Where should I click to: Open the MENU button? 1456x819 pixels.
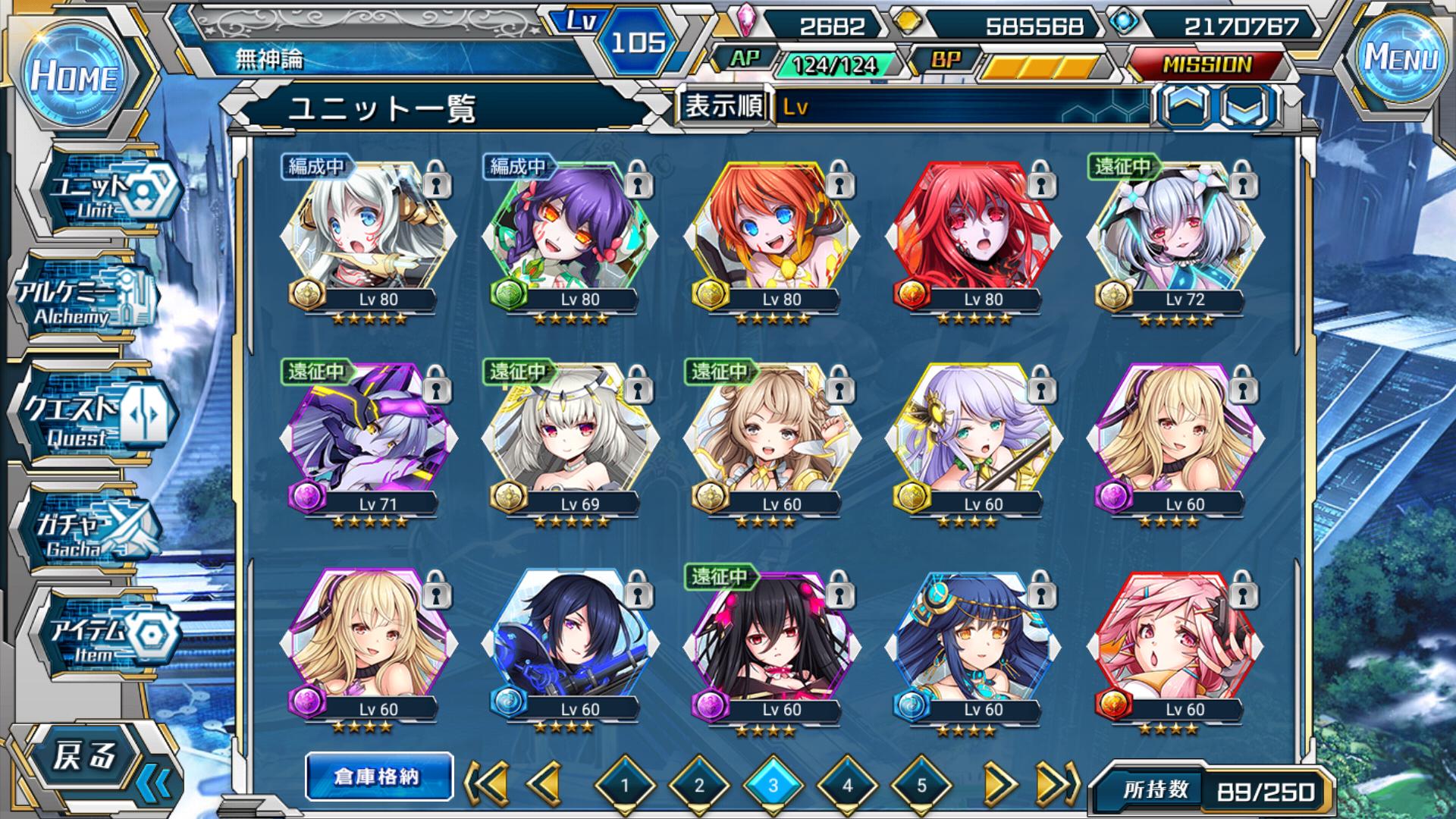[x=1401, y=58]
